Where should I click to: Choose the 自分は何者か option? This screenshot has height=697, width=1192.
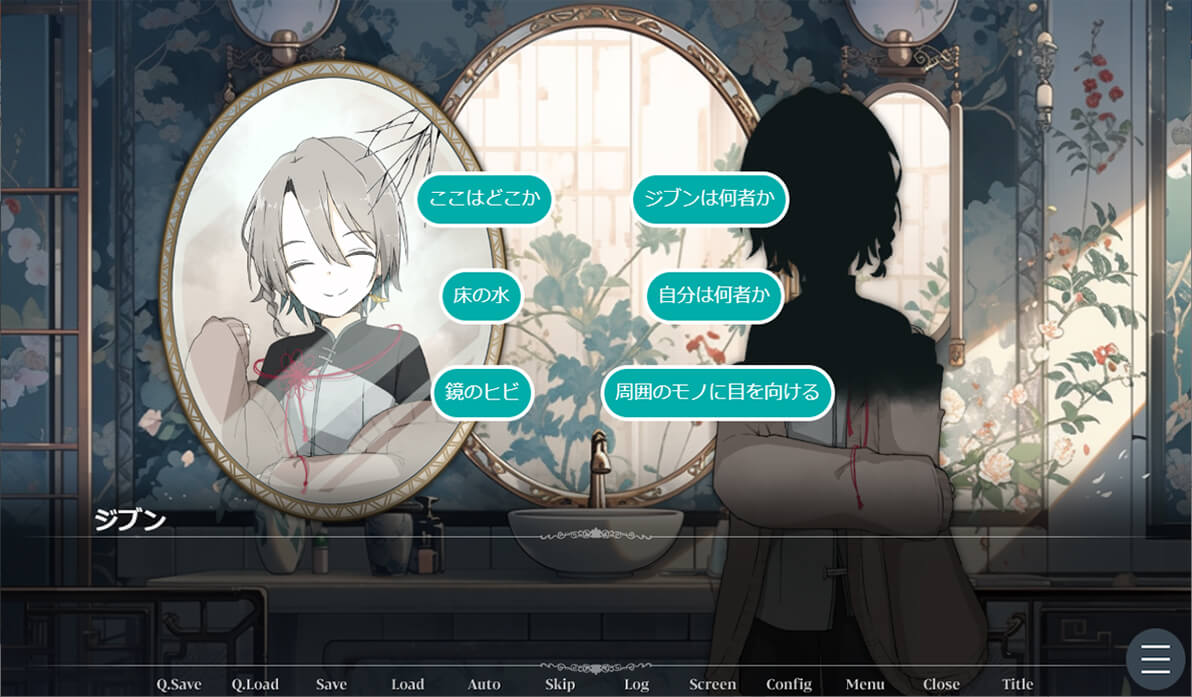click(x=713, y=296)
